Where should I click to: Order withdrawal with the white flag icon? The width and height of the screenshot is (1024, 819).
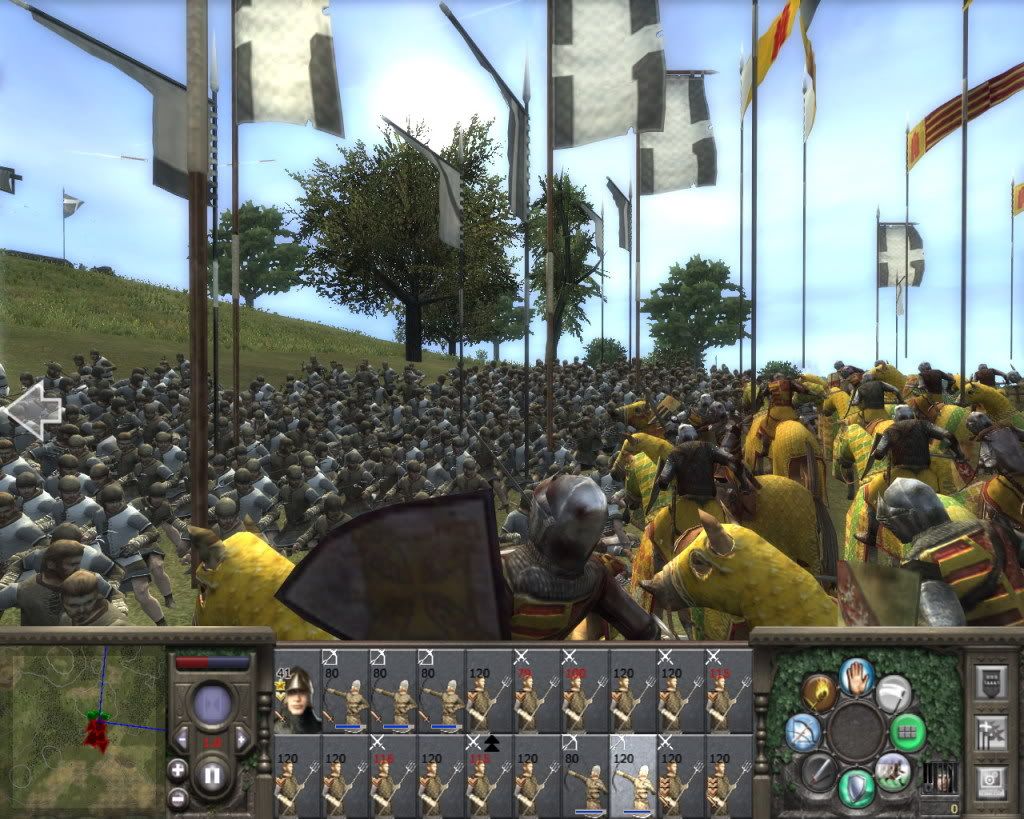coord(893,692)
